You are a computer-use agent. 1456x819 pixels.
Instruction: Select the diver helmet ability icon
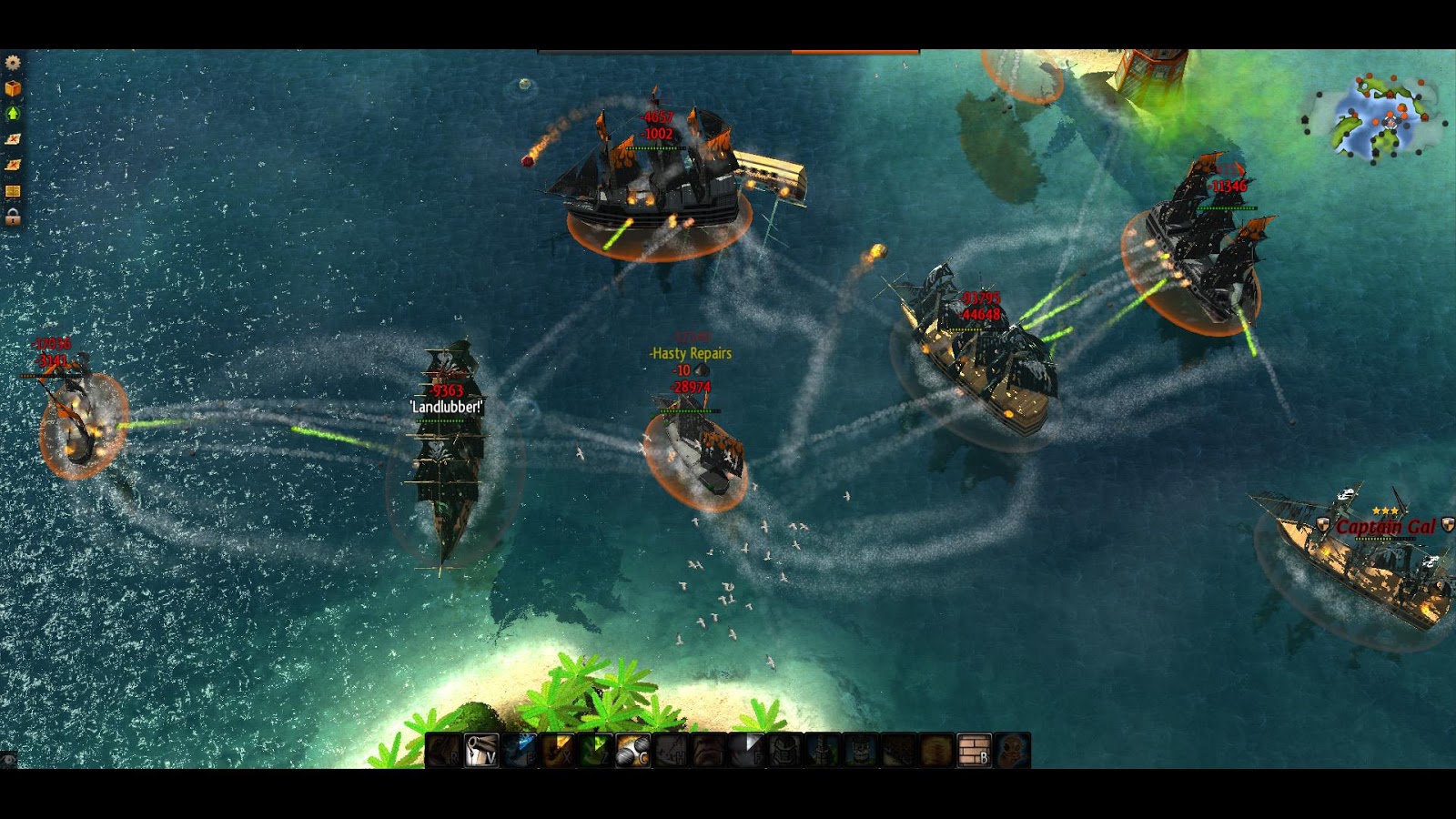tap(1012, 751)
